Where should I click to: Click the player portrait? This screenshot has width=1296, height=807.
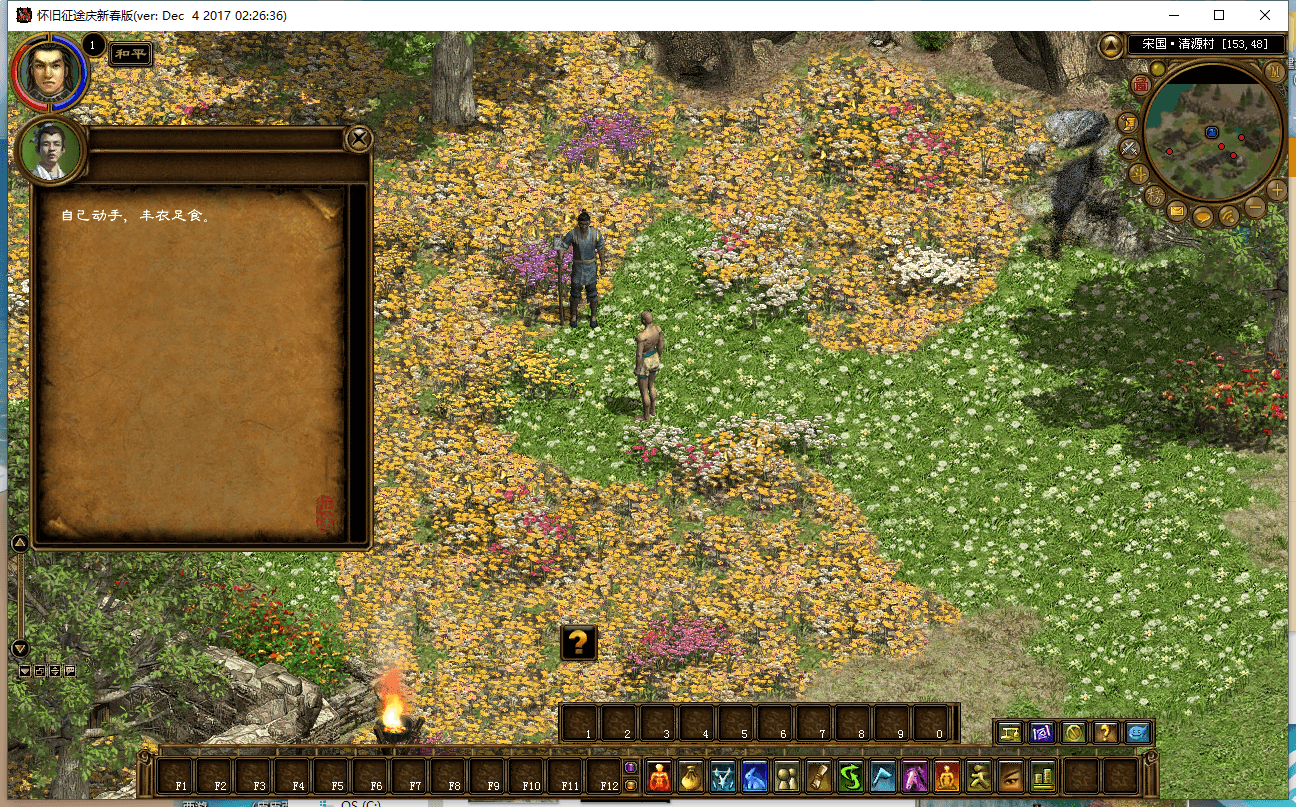[x=47, y=73]
